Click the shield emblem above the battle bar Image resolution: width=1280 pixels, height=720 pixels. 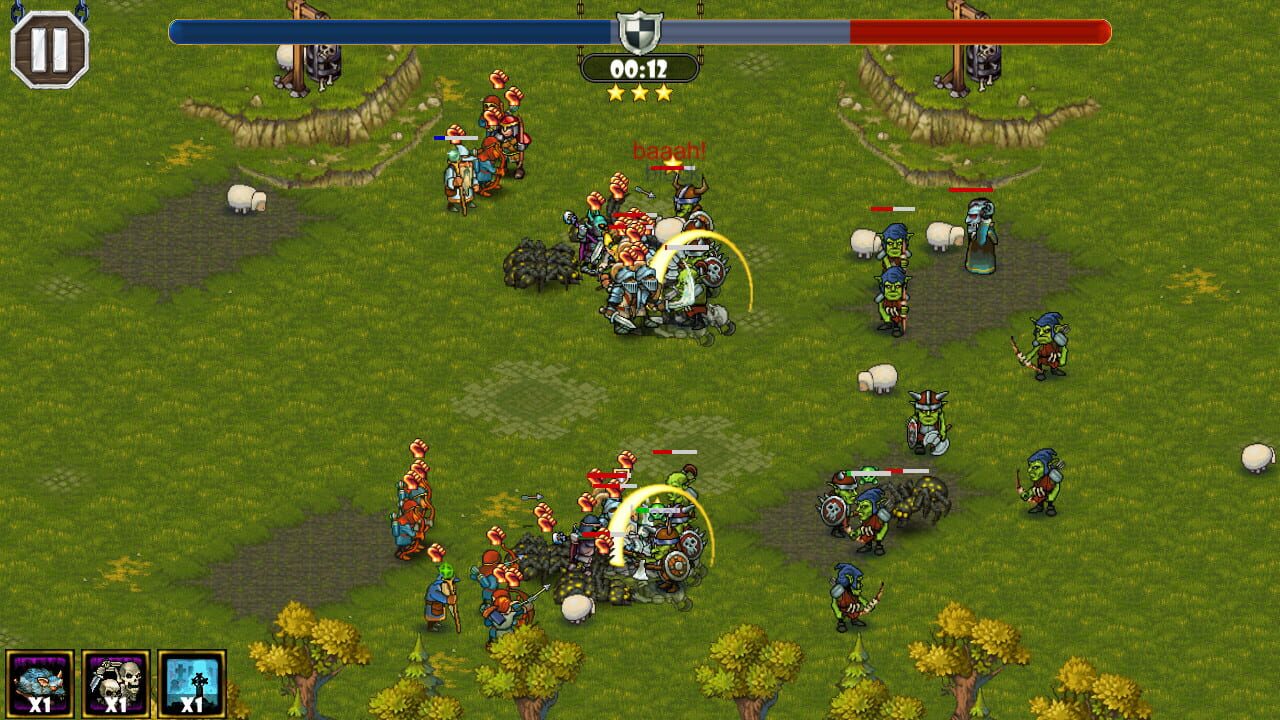pyautogui.click(x=641, y=32)
